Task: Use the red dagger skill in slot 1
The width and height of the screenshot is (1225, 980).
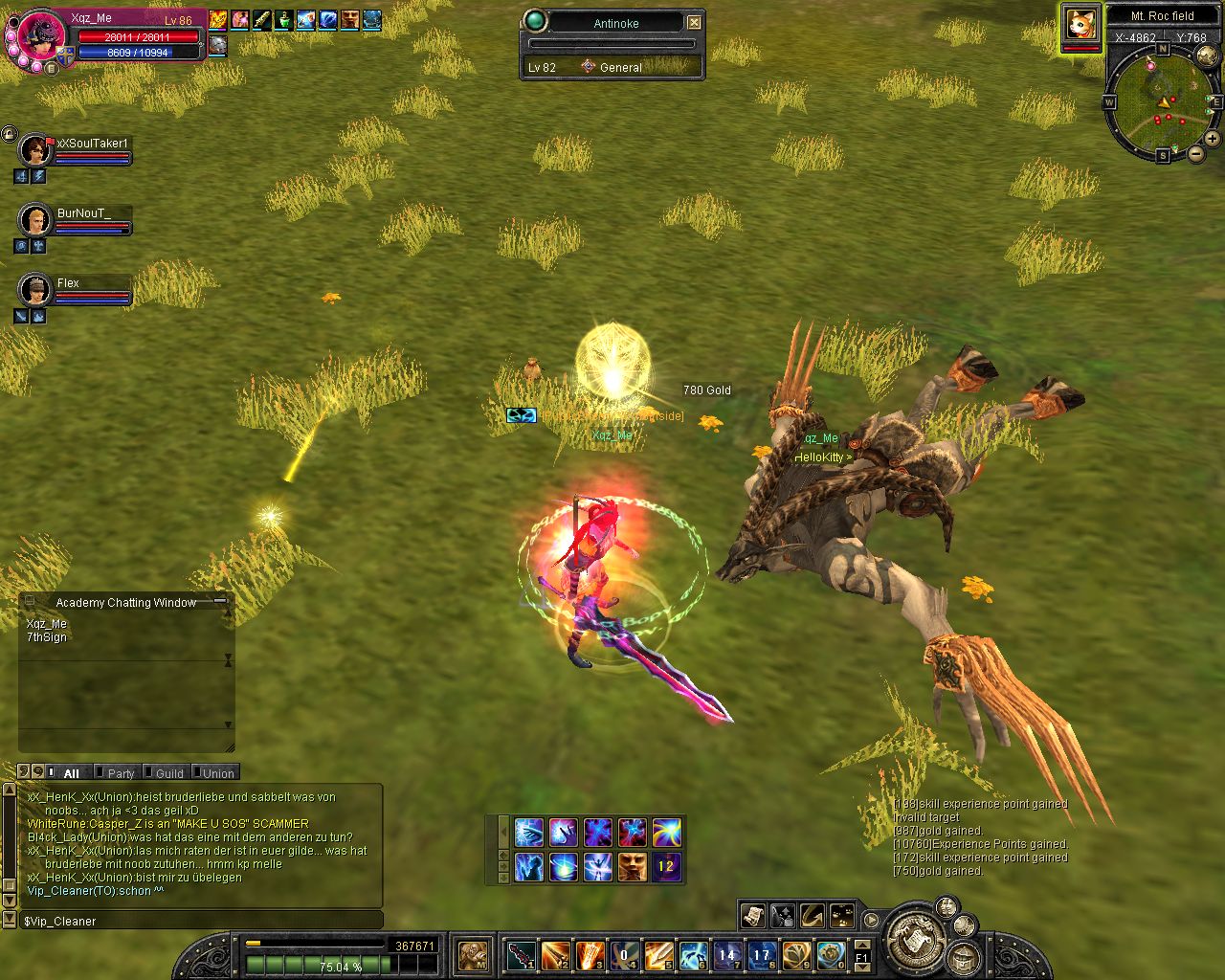Action: coord(522,954)
